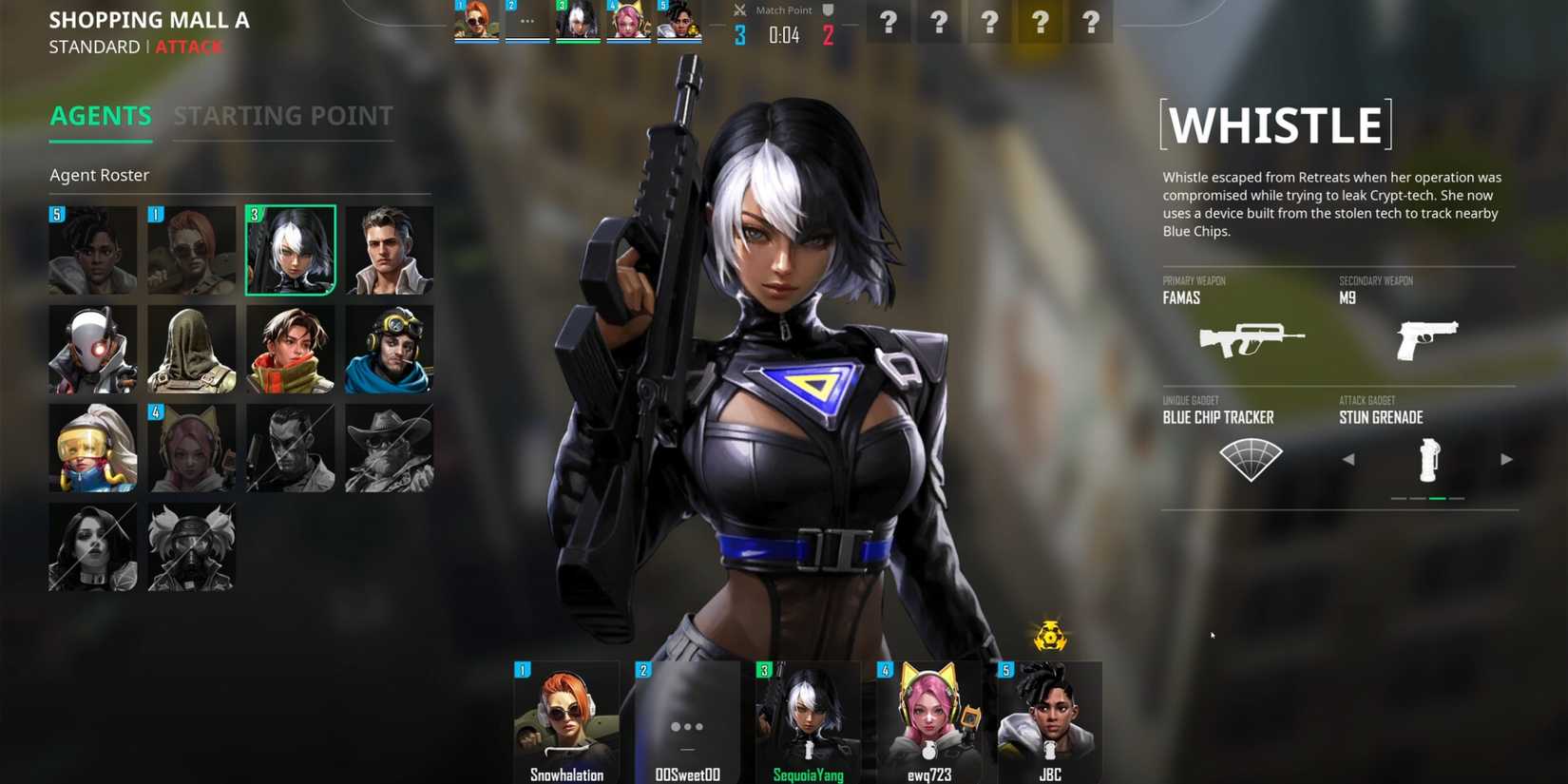The image size is (1568, 784).
Task: Select the yellow-visor helmet agent
Action: pyautogui.click(x=93, y=448)
